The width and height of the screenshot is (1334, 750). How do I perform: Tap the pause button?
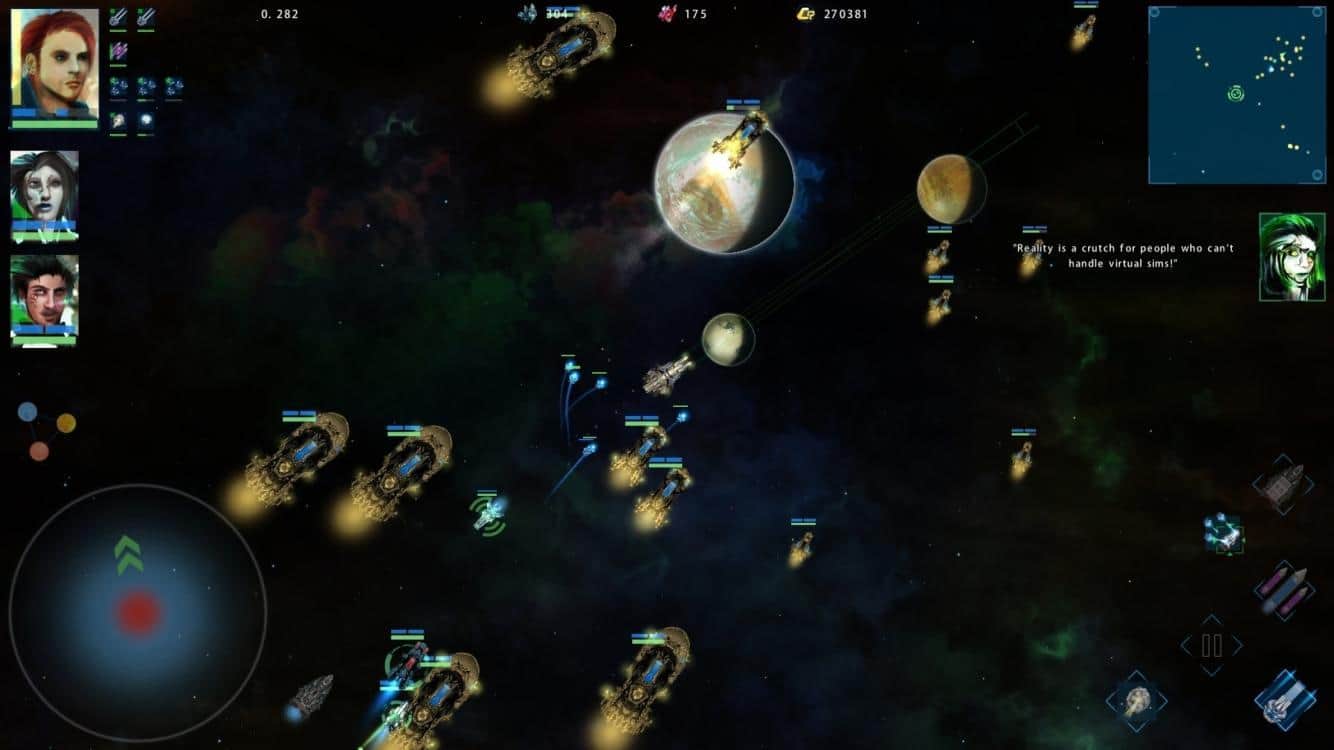pyautogui.click(x=1211, y=645)
